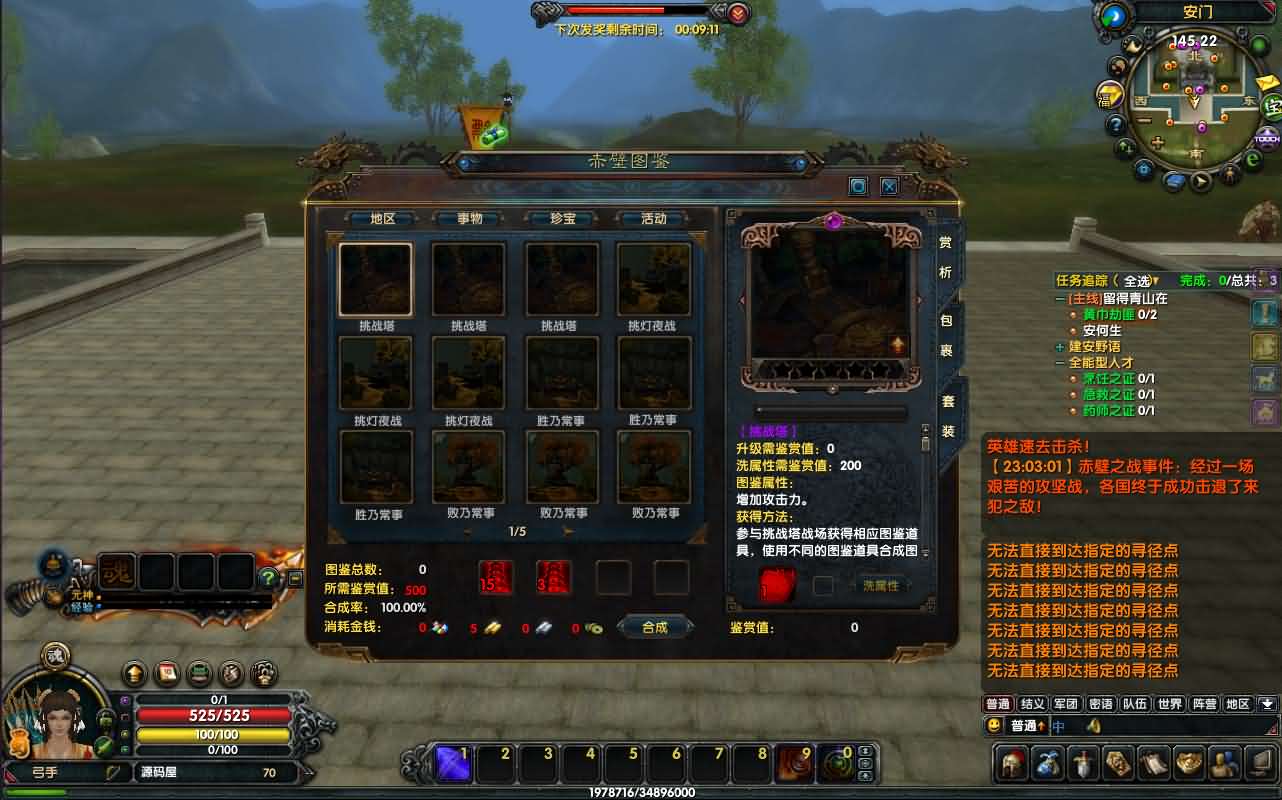The image size is (1282, 800).
Task: Switch to the 世界 chat channel tab
Action: click(x=1168, y=703)
